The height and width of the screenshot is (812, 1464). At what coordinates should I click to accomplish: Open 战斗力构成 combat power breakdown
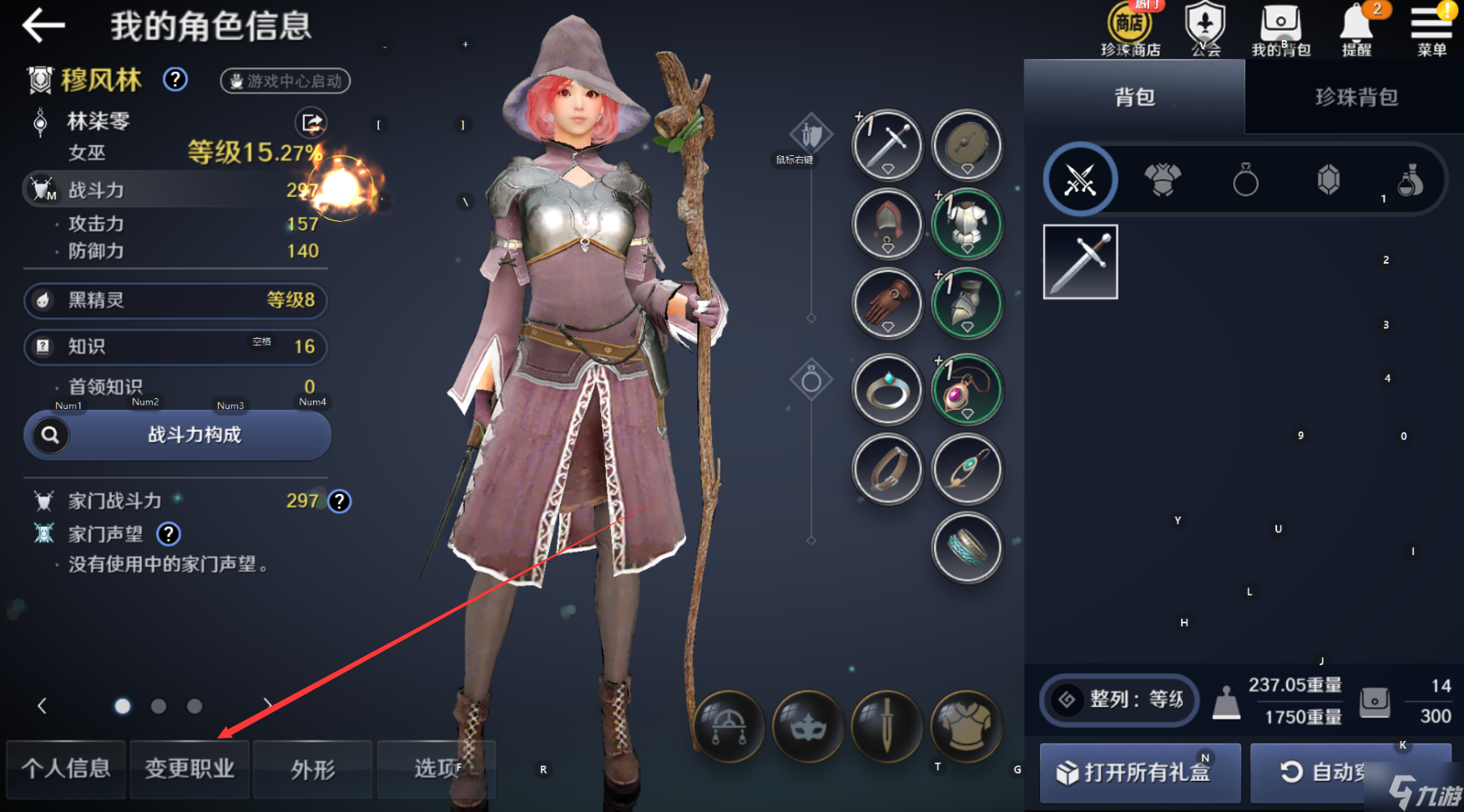point(177,435)
